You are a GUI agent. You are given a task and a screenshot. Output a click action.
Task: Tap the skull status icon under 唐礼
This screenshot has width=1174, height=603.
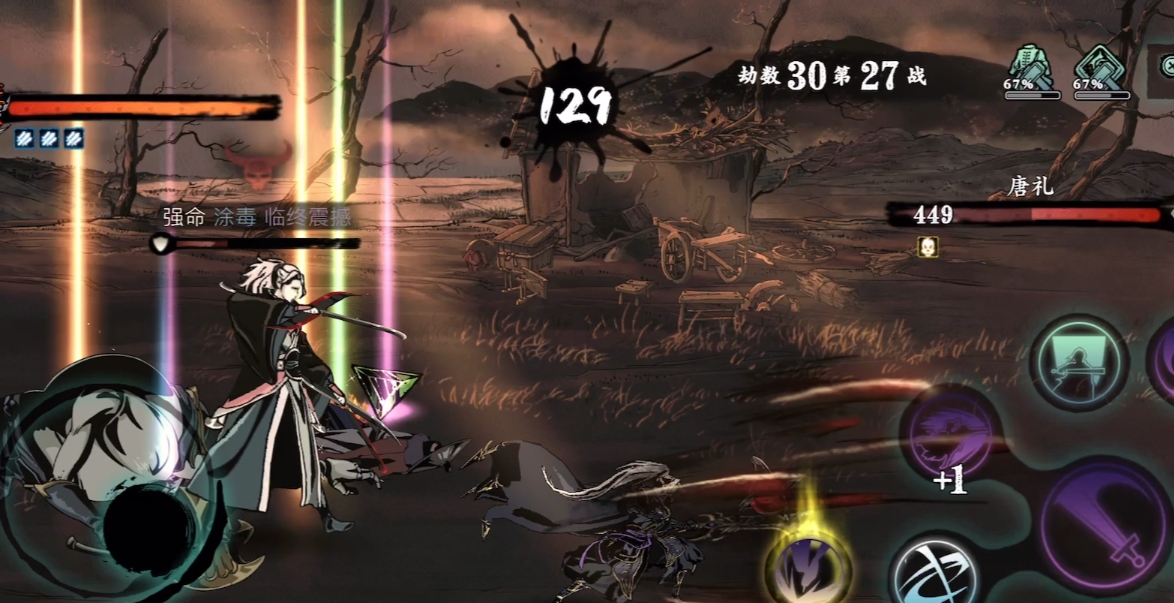pos(927,244)
